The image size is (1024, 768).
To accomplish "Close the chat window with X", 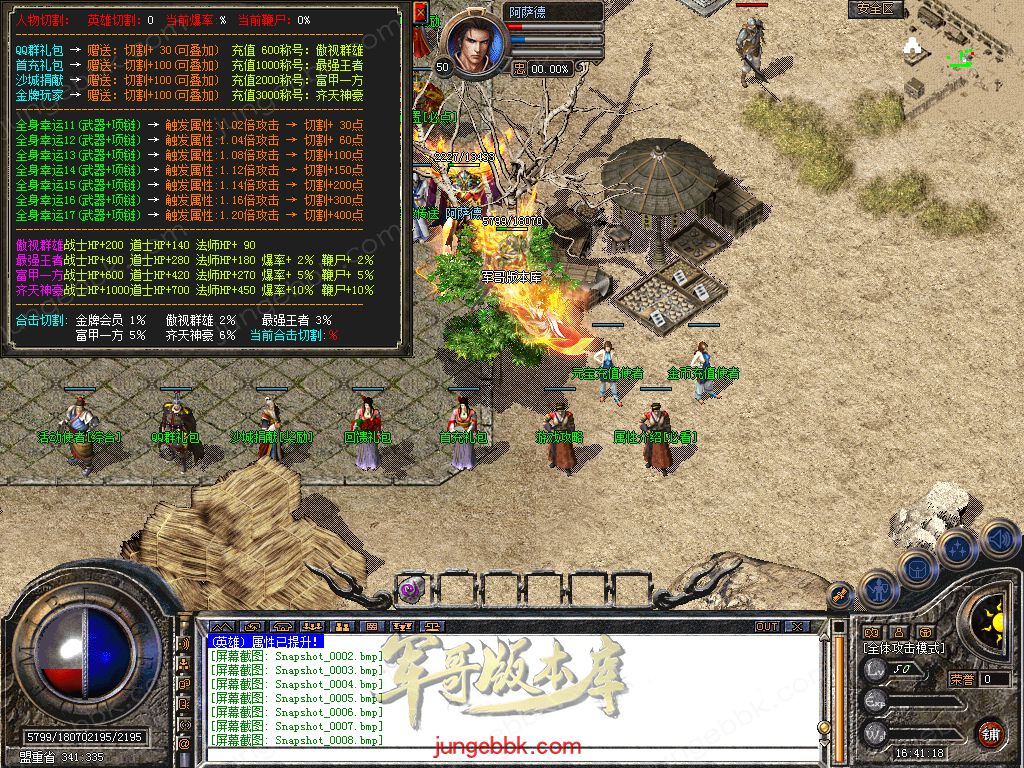I will tap(796, 626).
